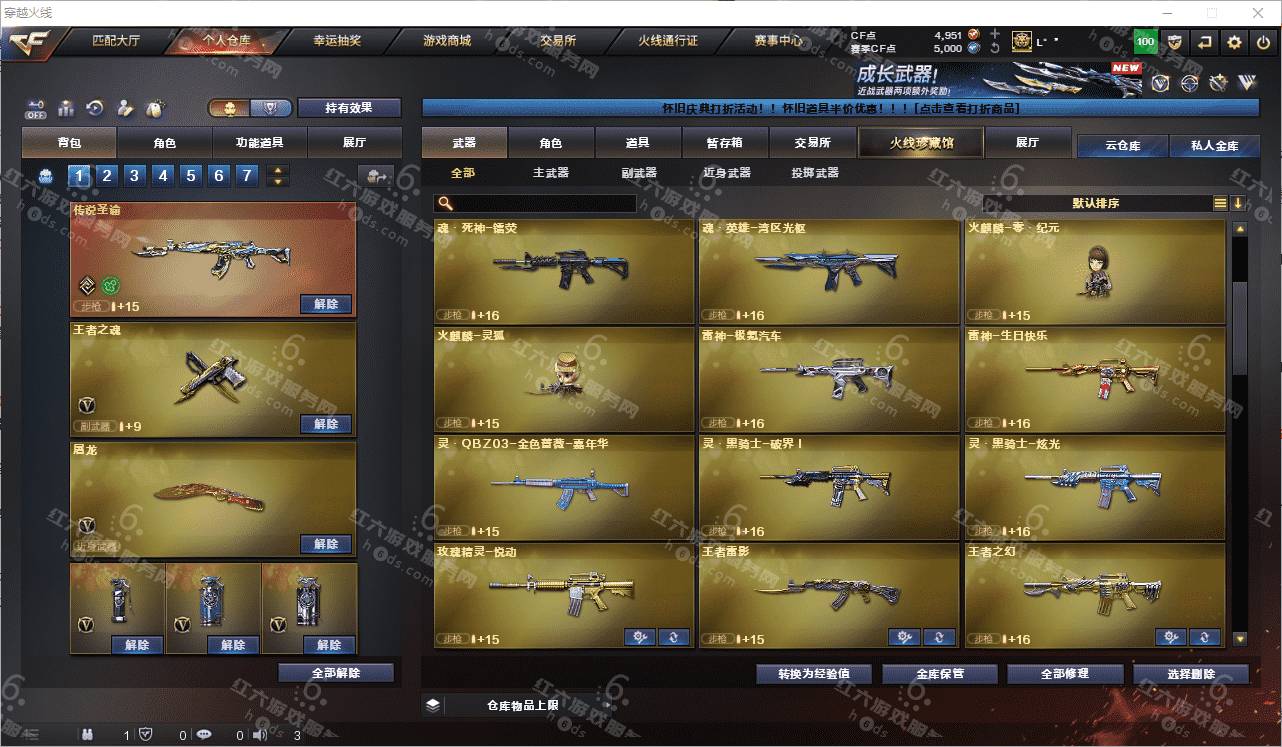
Task: Unequip the 传说圣谕 rifle with 解除
Action: (326, 304)
